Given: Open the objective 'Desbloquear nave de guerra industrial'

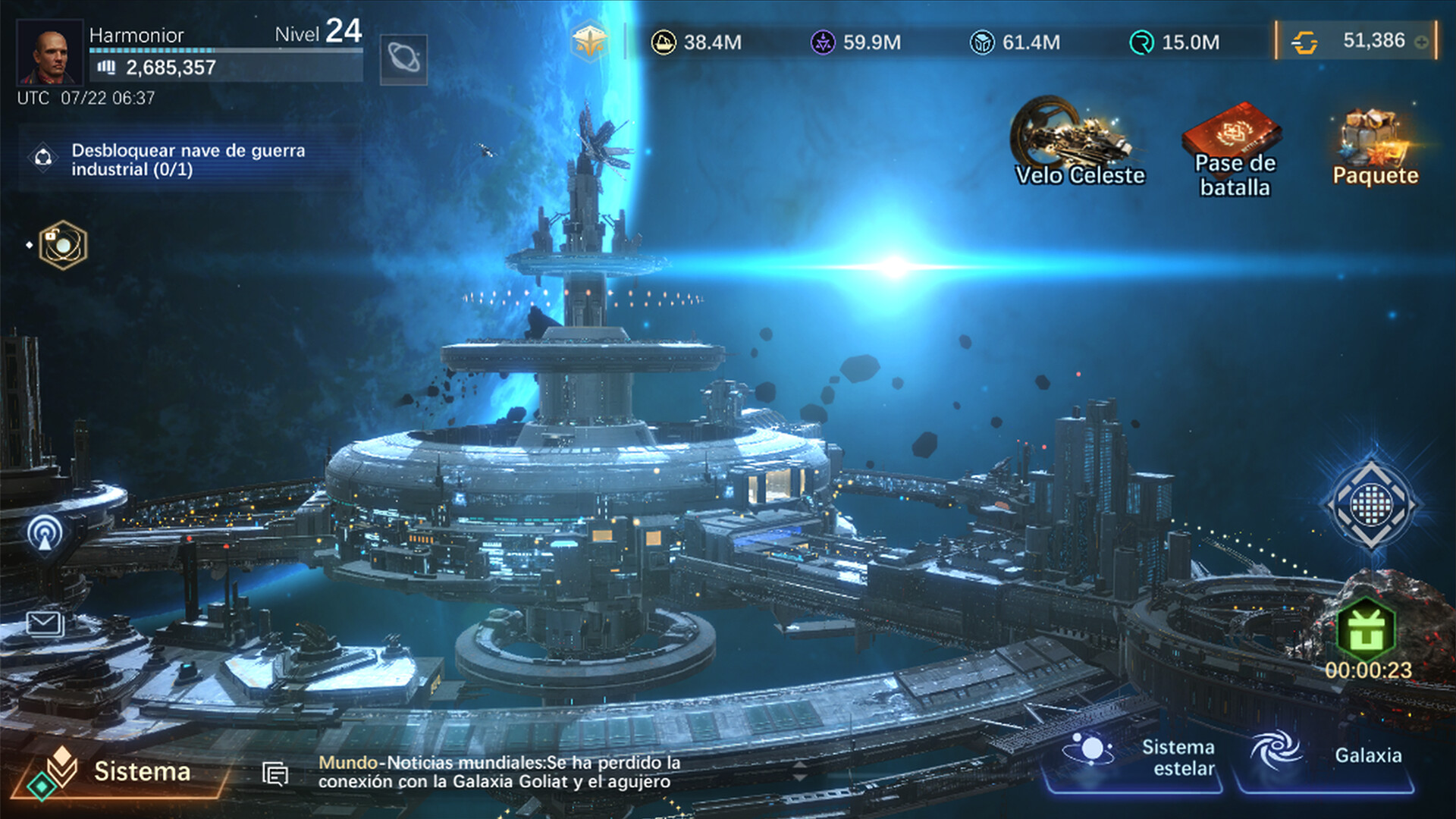Looking at the screenshot, I should coord(188,159).
